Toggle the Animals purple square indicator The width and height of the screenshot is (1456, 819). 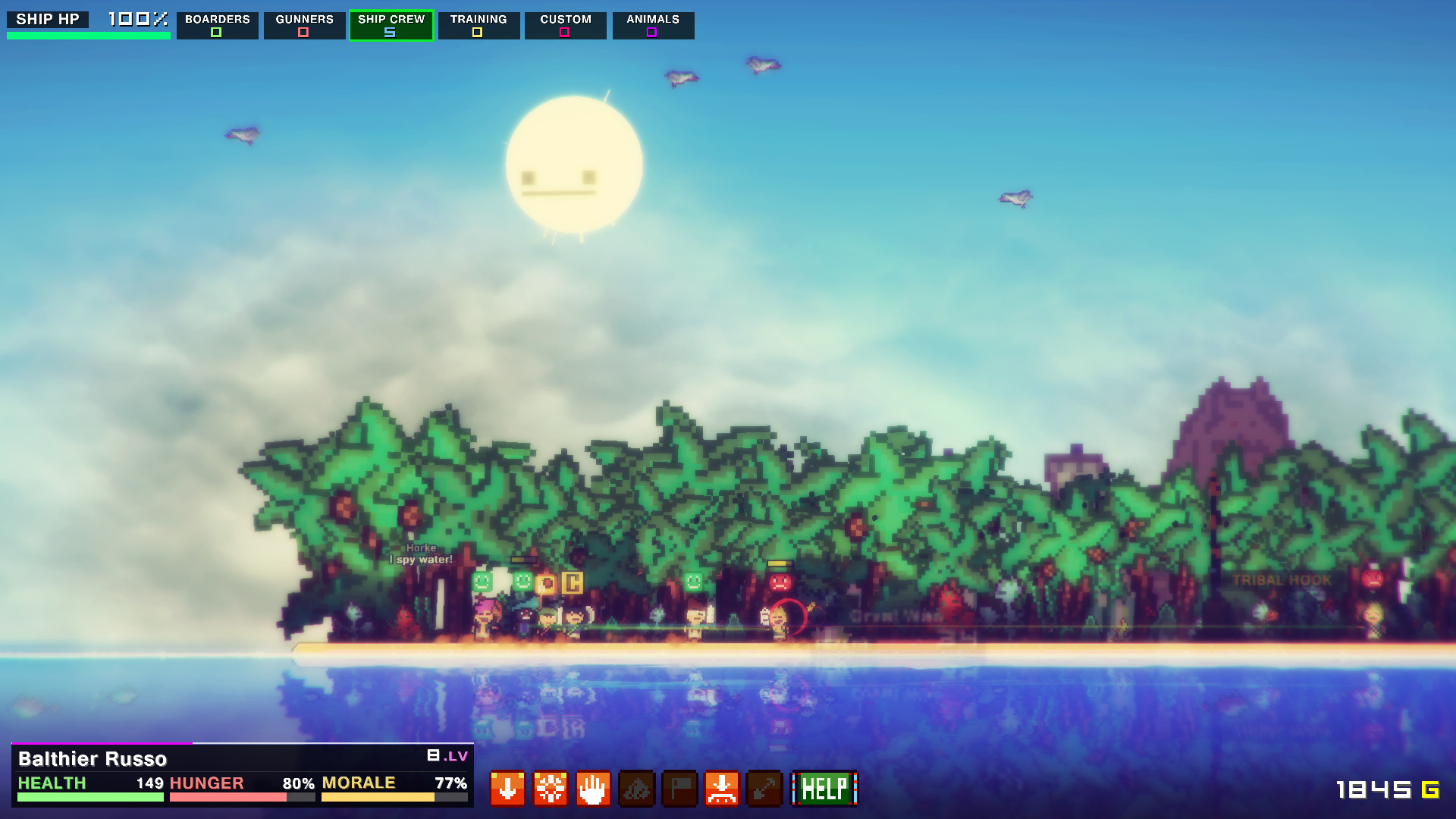[x=651, y=33]
